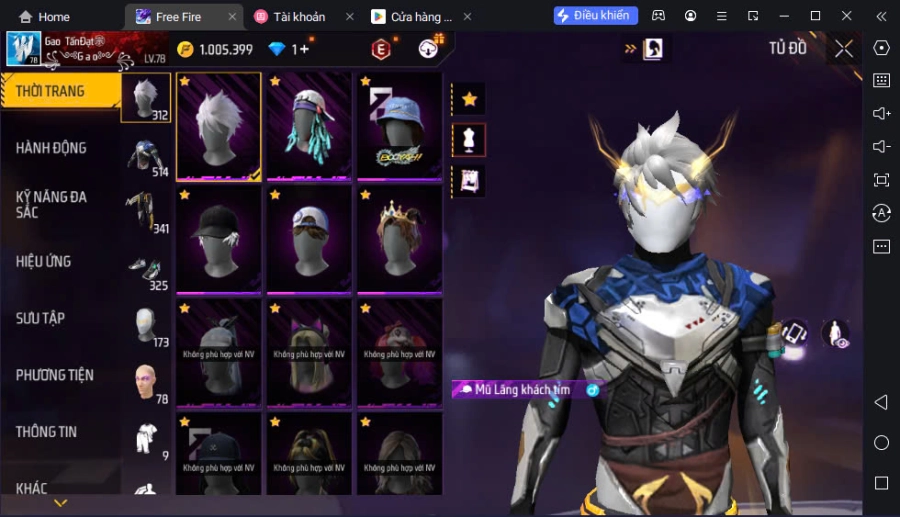Switch to the Tài khoản emulator tab
Screen dimensions: 900x517
tap(298, 16)
